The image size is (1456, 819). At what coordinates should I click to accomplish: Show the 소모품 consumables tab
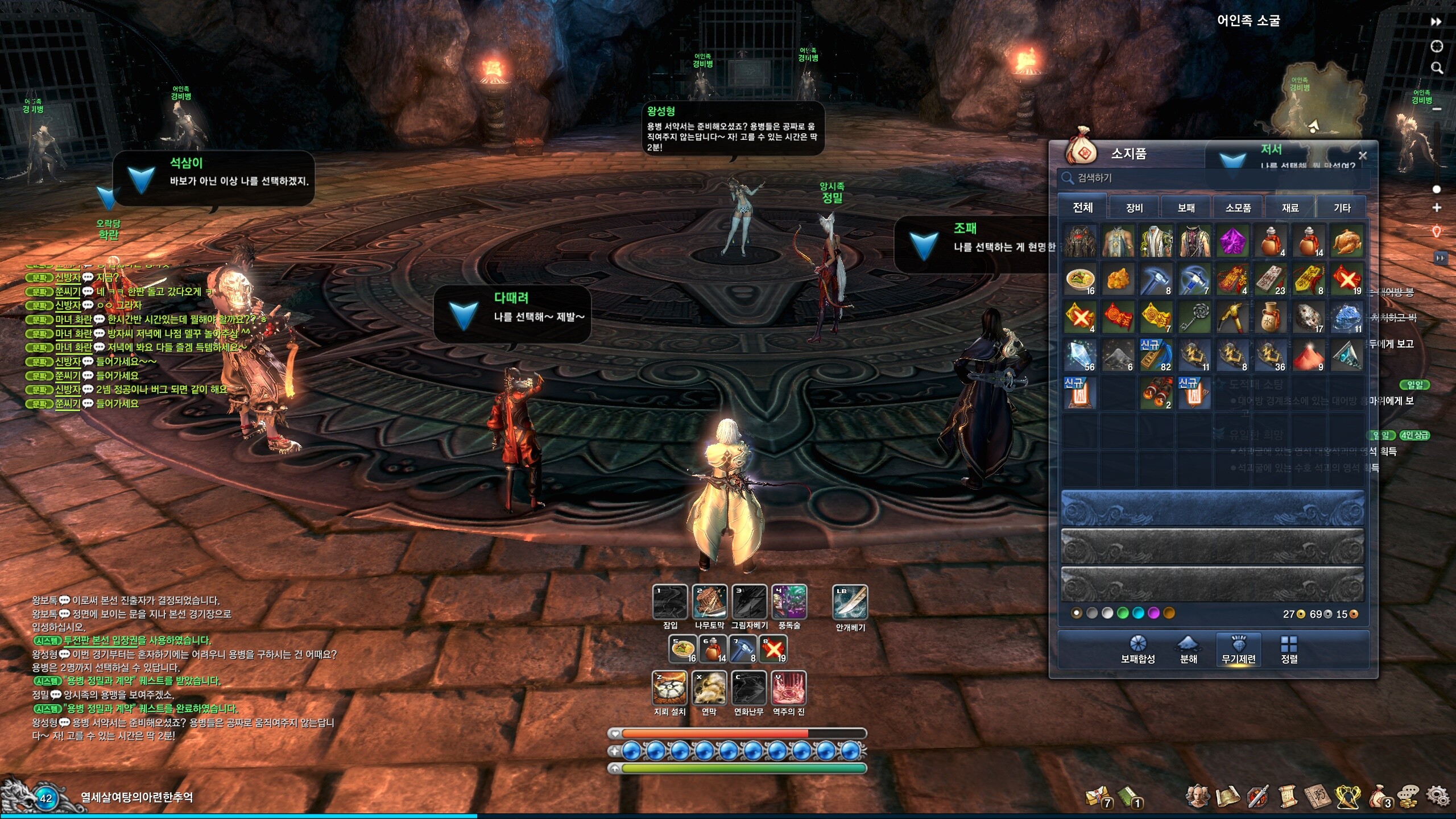coord(1238,208)
